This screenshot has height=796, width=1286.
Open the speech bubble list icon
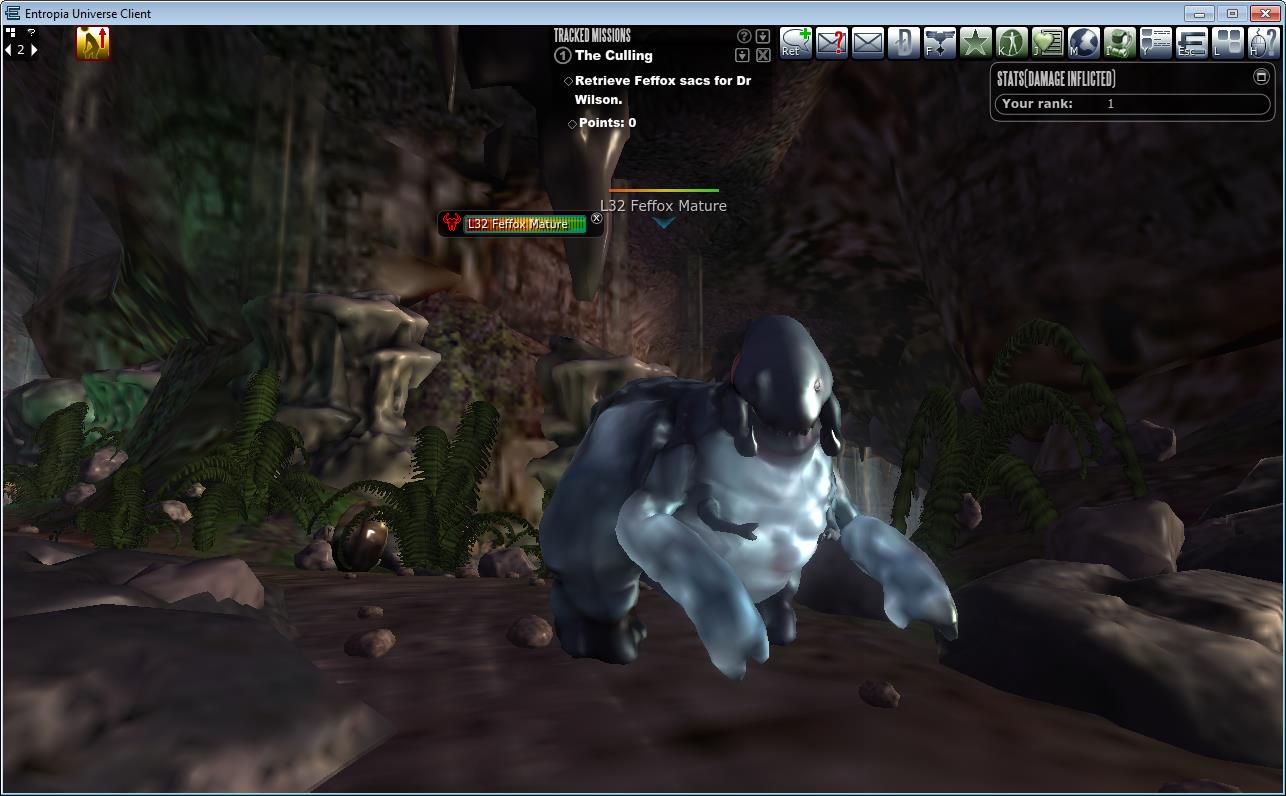pyautogui.click(x=1155, y=43)
